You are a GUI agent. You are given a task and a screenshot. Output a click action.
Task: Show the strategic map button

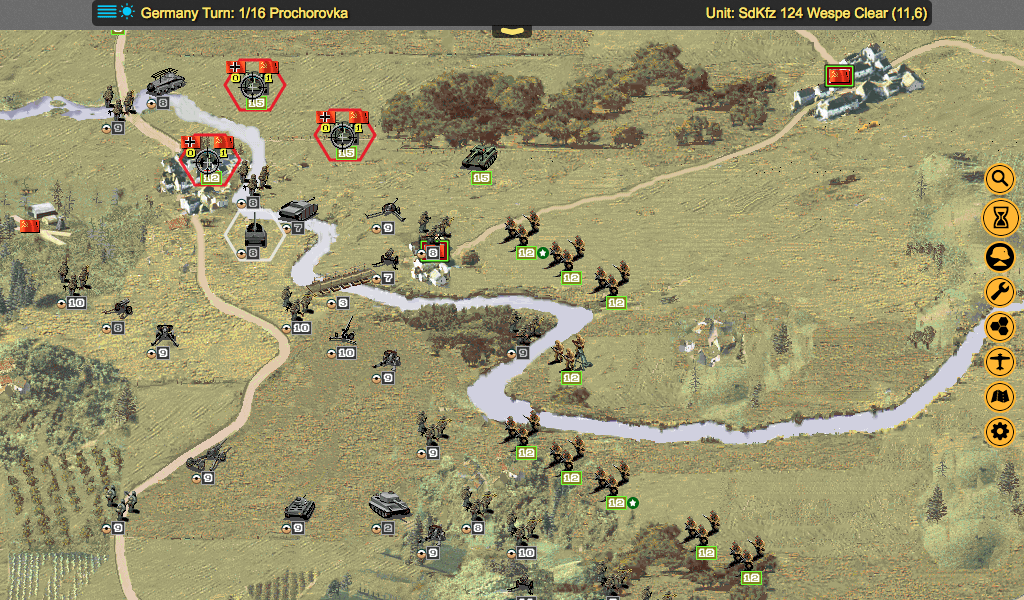[x=999, y=397]
